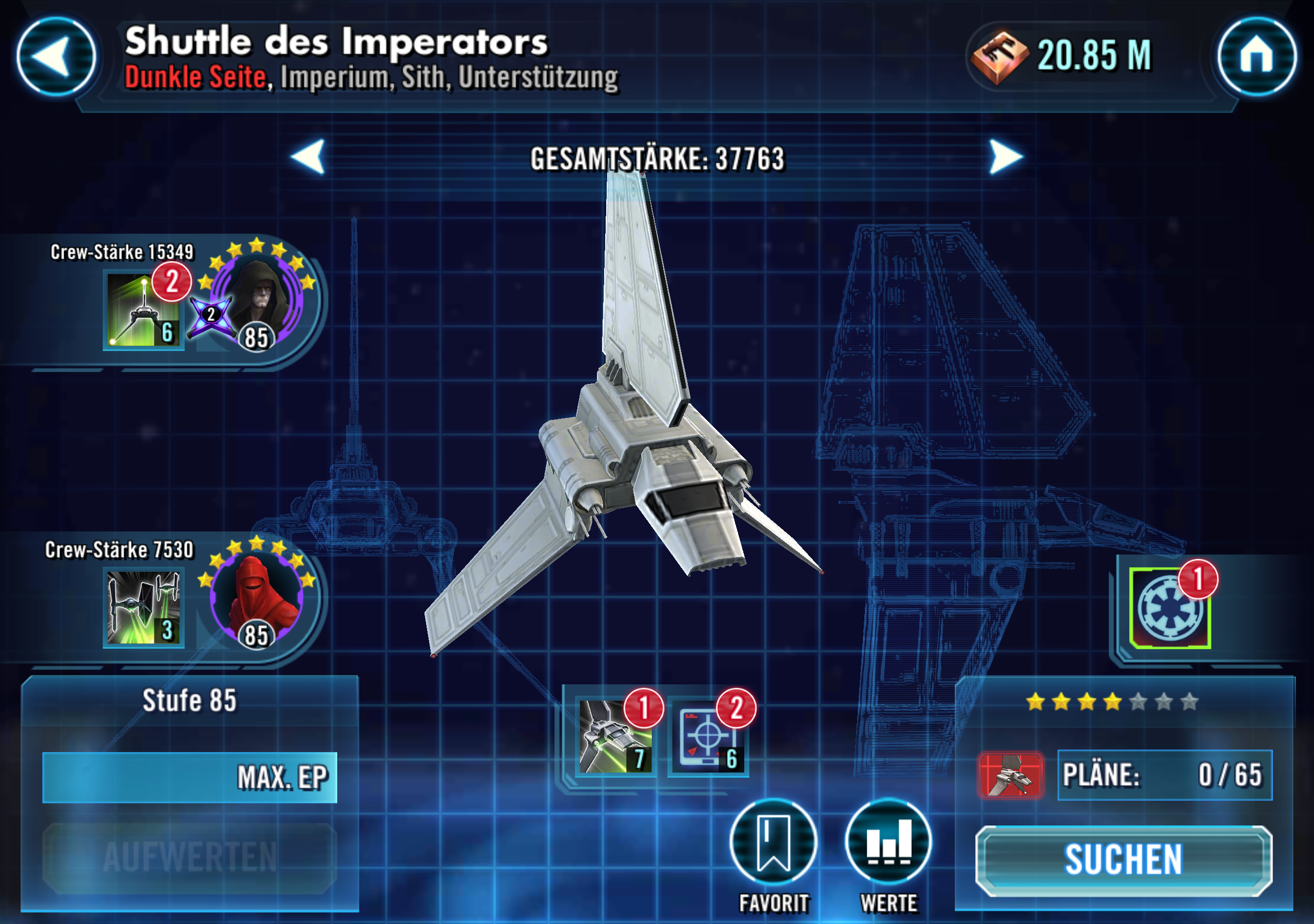This screenshot has height=924, width=1314.
Task: Open the Imperial emblem ability
Action: tap(1170, 608)
